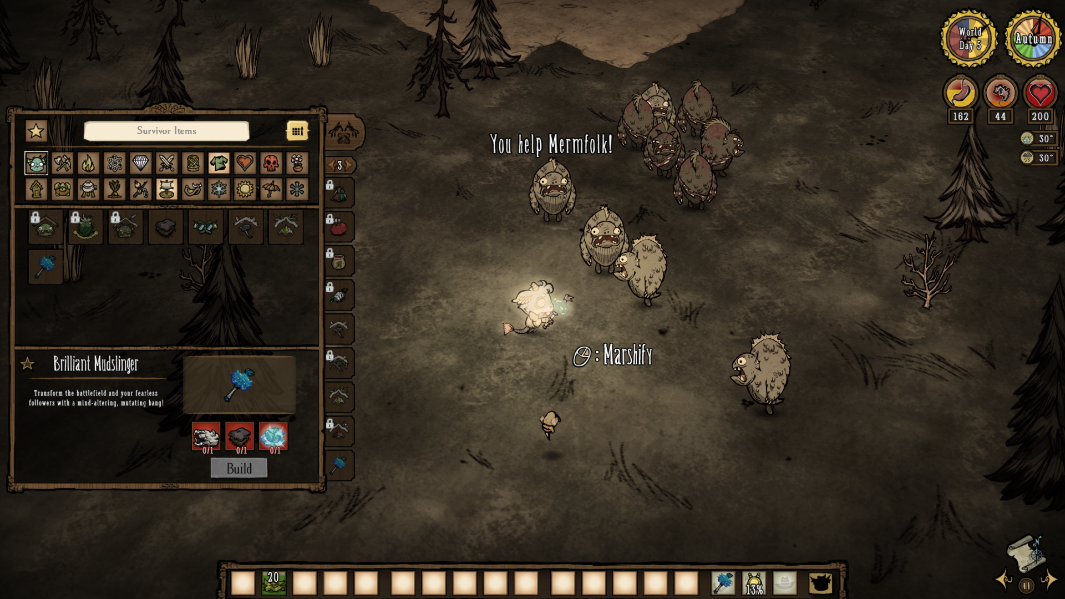Viewport: 1065px width, 599px height.
Task: Choose the crossed swords Fight category
Action: tap(166, 163)
